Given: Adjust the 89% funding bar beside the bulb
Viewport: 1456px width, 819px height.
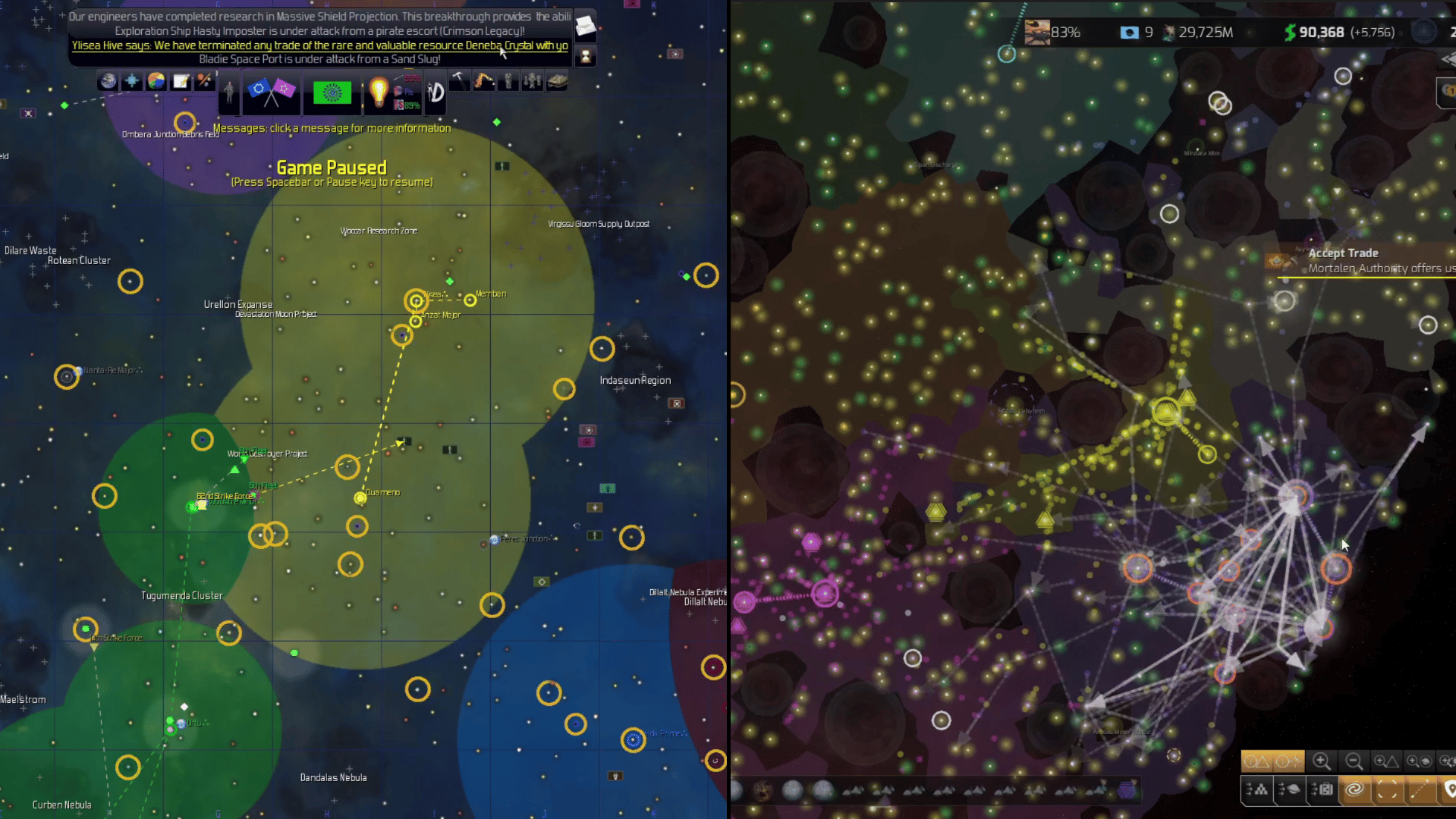Looking at the screenshot, I should (409, 105).
